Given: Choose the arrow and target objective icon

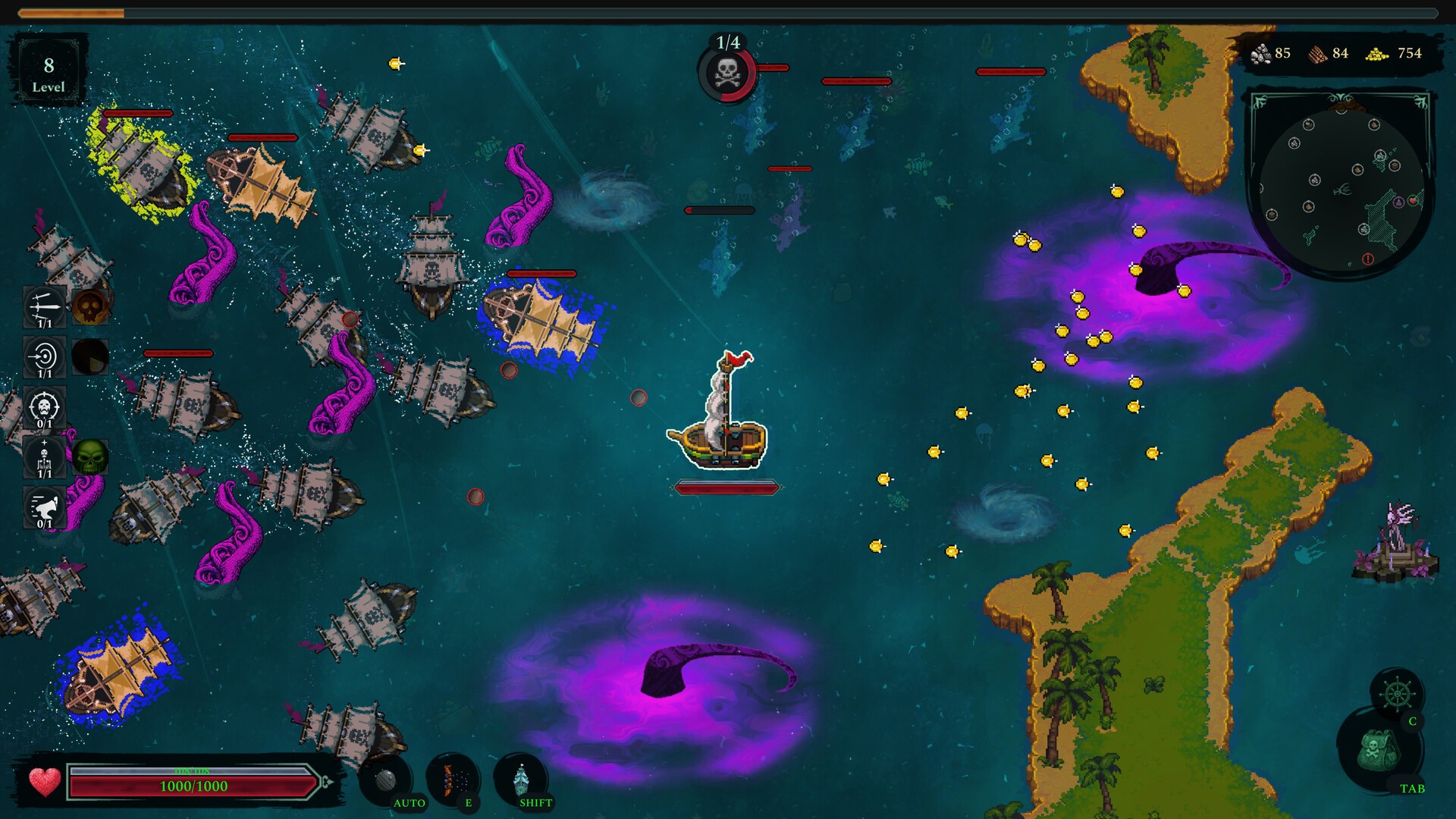Looking at the screenshot, I should tap(44, 356).
